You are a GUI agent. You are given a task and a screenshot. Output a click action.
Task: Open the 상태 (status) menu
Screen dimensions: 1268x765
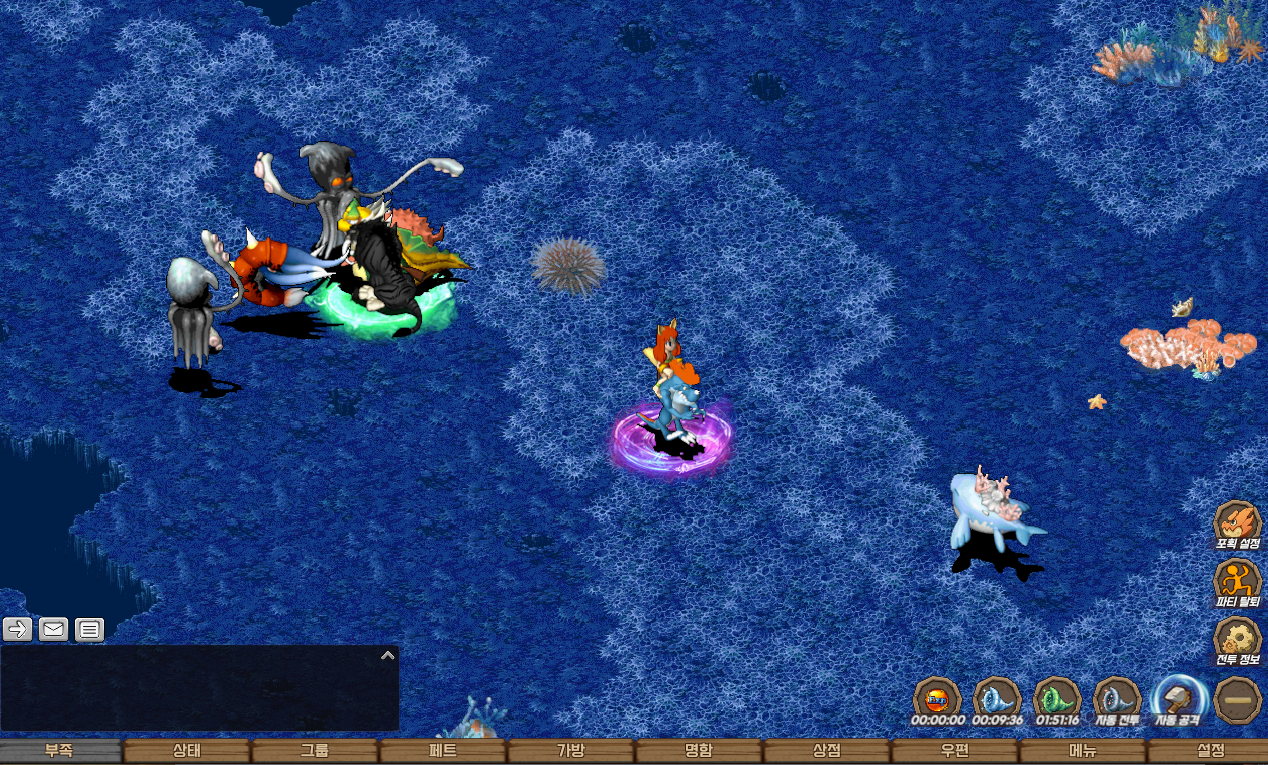pos(187,751)
